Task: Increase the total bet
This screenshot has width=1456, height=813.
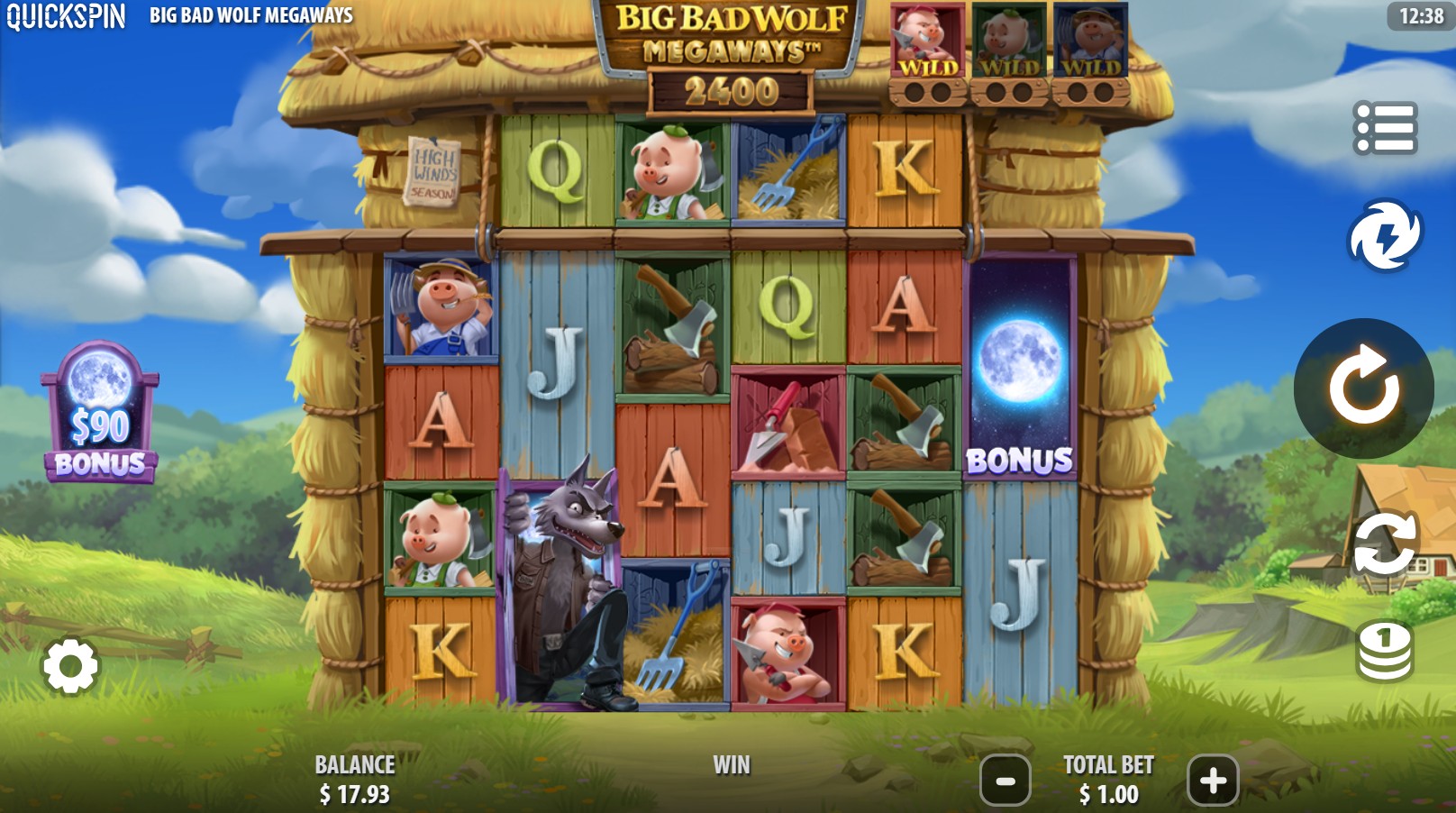Action: coord(1212,781)
